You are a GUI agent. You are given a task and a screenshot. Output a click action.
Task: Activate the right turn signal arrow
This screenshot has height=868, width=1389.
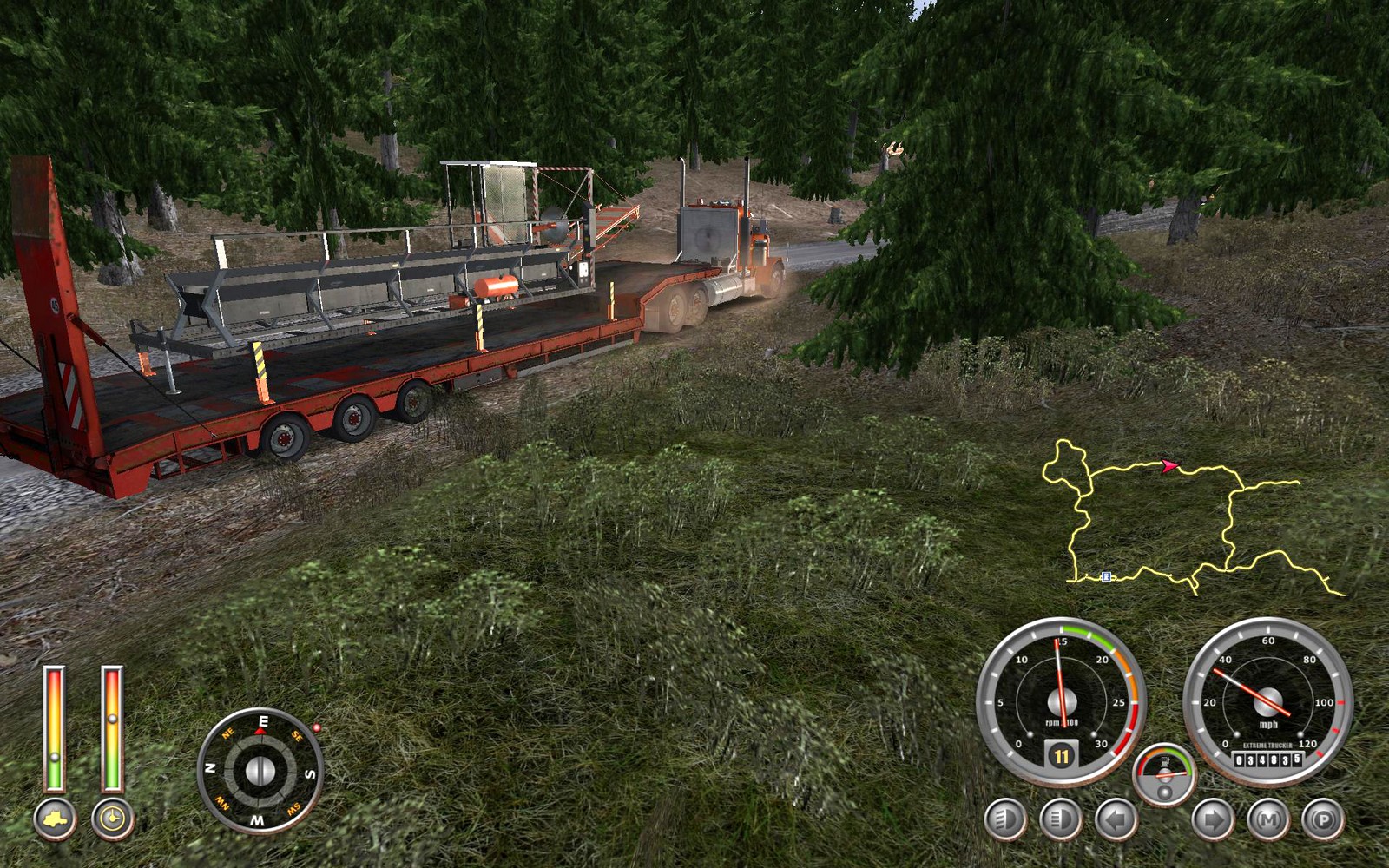coord(1213,819)
